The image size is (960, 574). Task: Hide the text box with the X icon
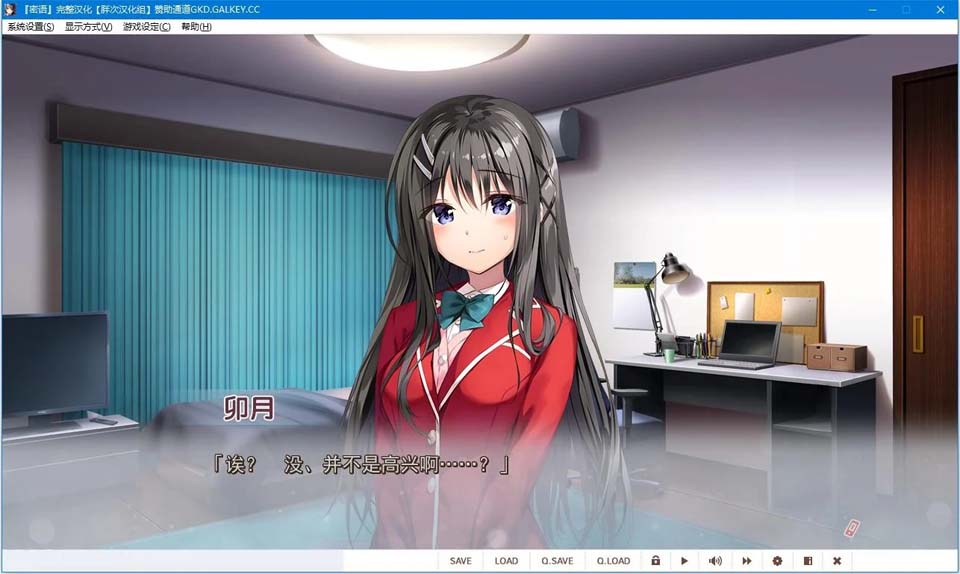click(837, 561)
